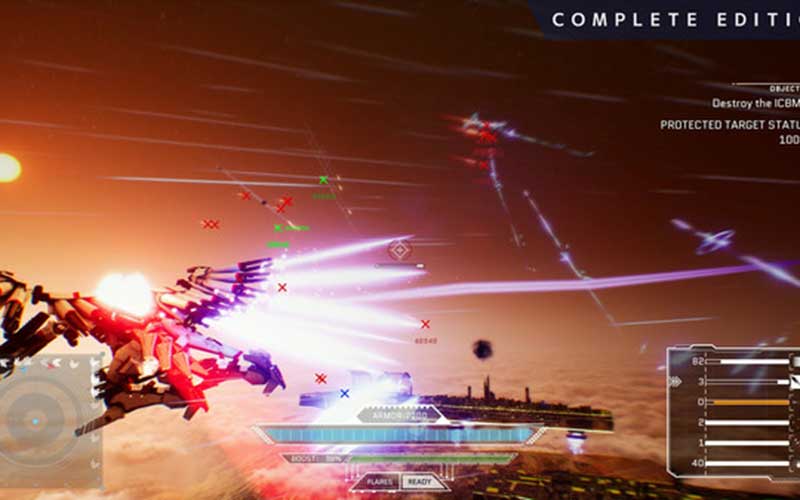Select the weapon row with 82 ammo
This screenshot has width=800, height=500.
pos(733,361)
